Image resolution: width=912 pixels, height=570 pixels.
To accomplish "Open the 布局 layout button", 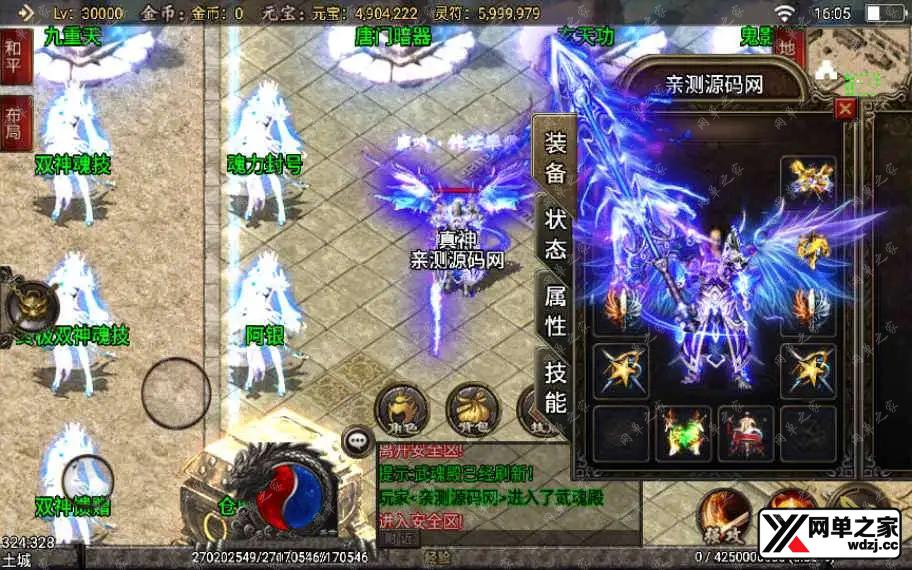I will (x=15, y=122).
